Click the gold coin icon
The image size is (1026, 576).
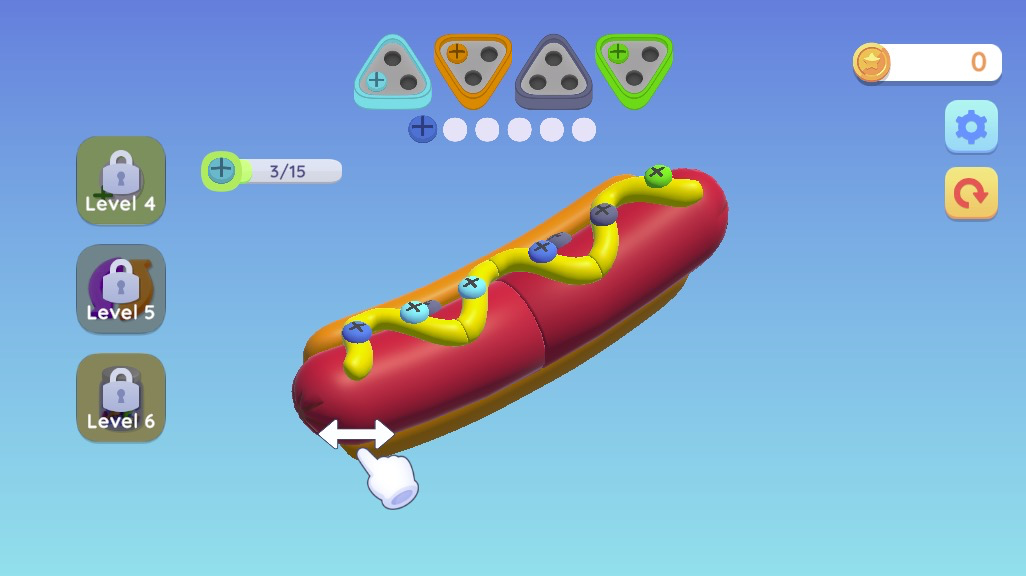[x=871, y=63]
